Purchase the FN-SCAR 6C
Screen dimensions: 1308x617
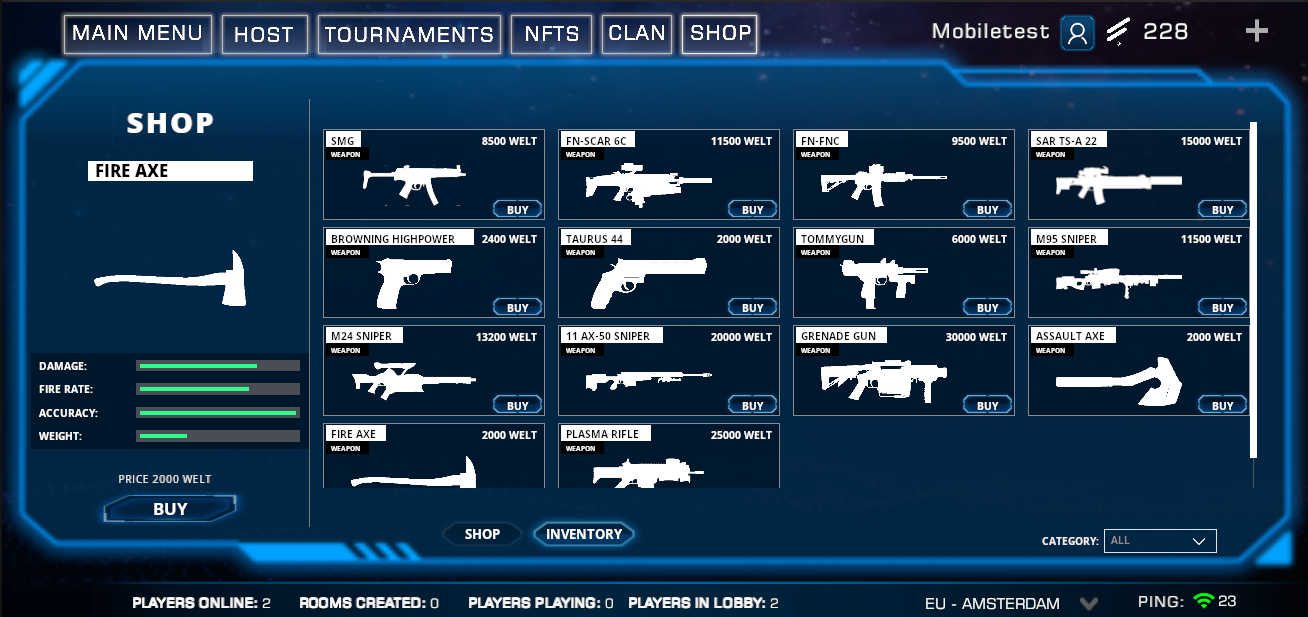(x=753, y=210)
